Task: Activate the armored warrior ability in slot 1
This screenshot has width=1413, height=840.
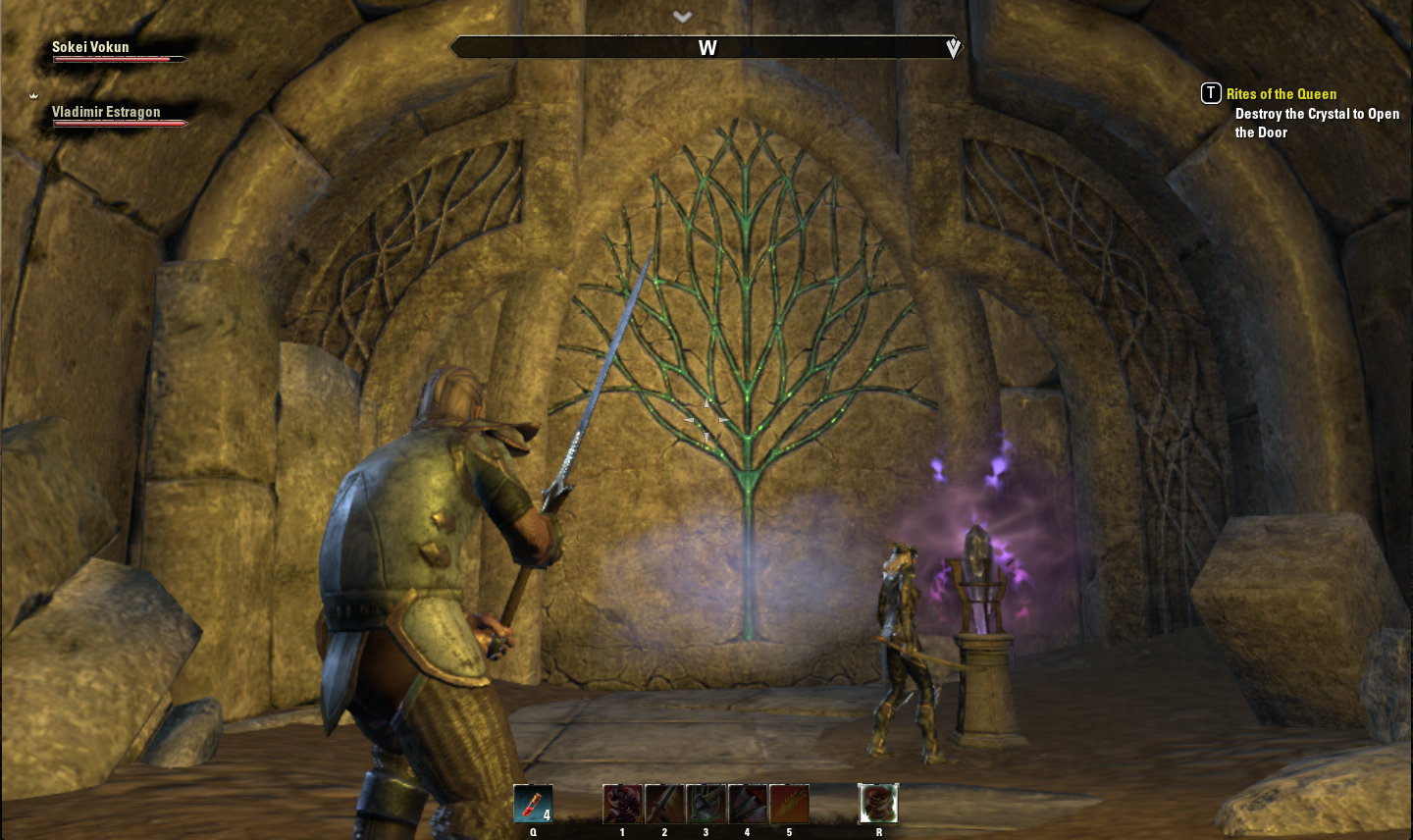Action: coord(622,804)
